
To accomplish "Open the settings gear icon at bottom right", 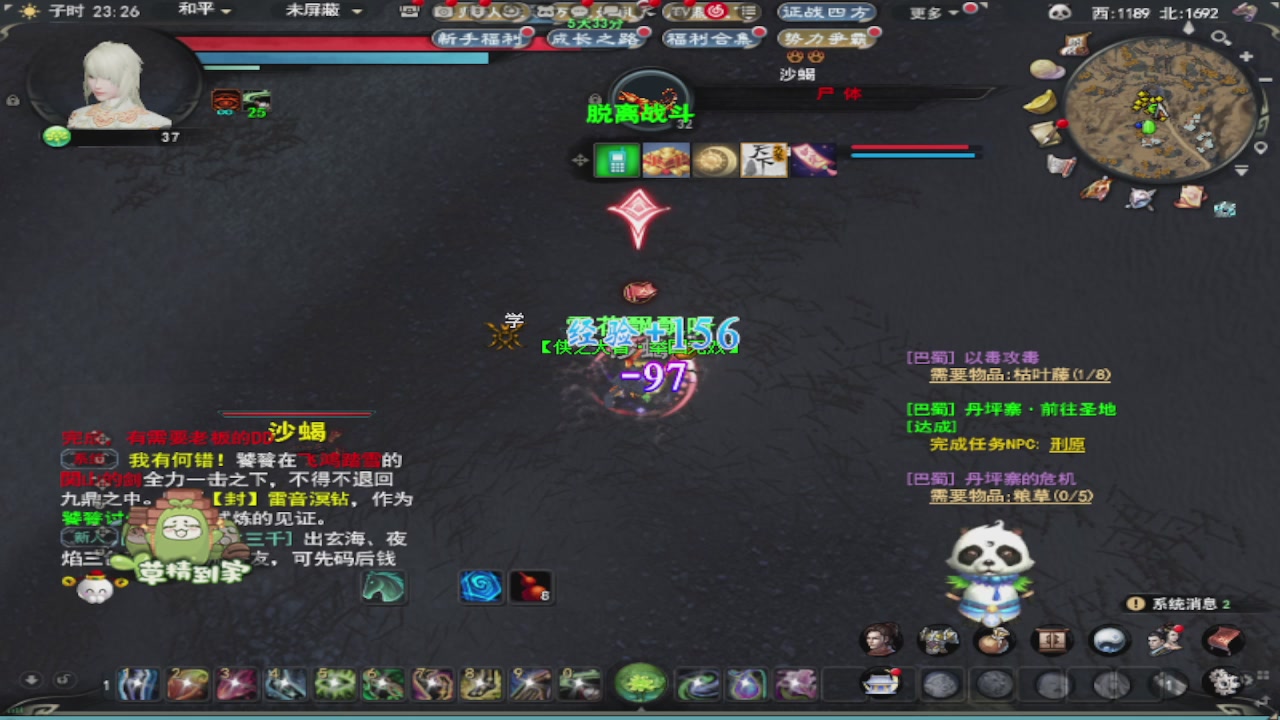I will (x=1223, y=682).
